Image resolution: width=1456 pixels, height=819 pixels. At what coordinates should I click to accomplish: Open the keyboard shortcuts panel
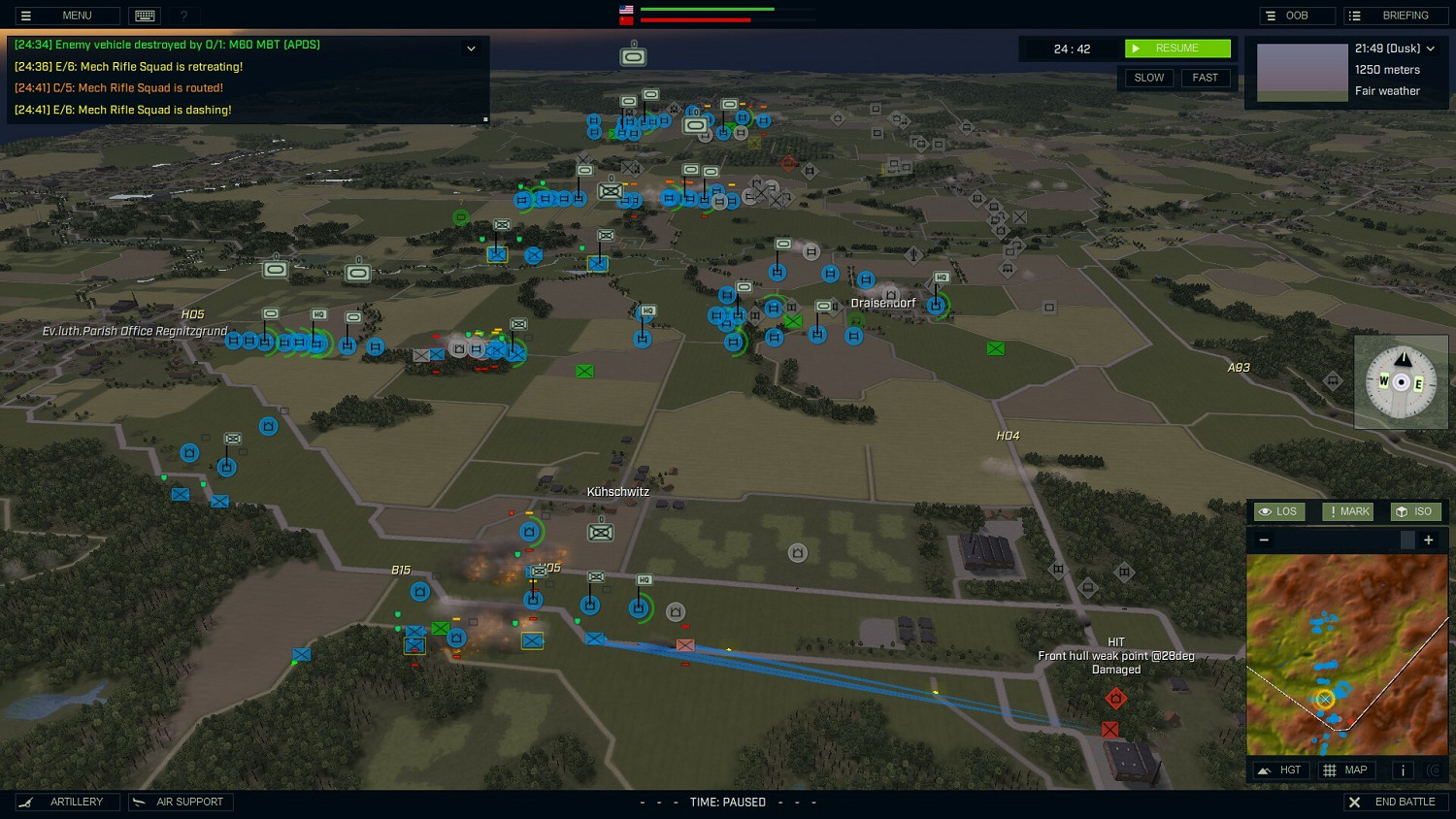[144, 16]
